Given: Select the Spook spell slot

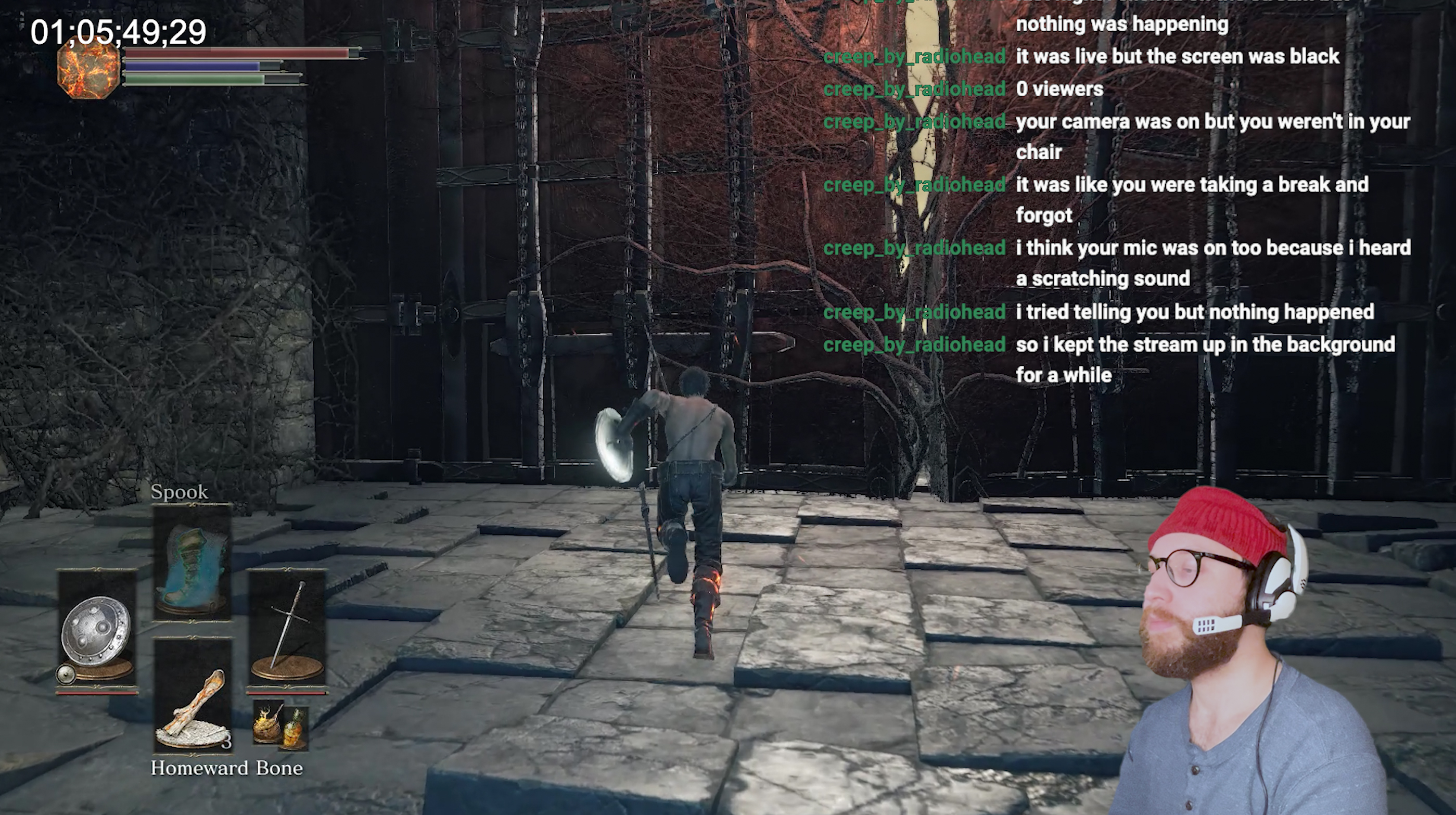Looking at the screenshot, I should point(191,563).
